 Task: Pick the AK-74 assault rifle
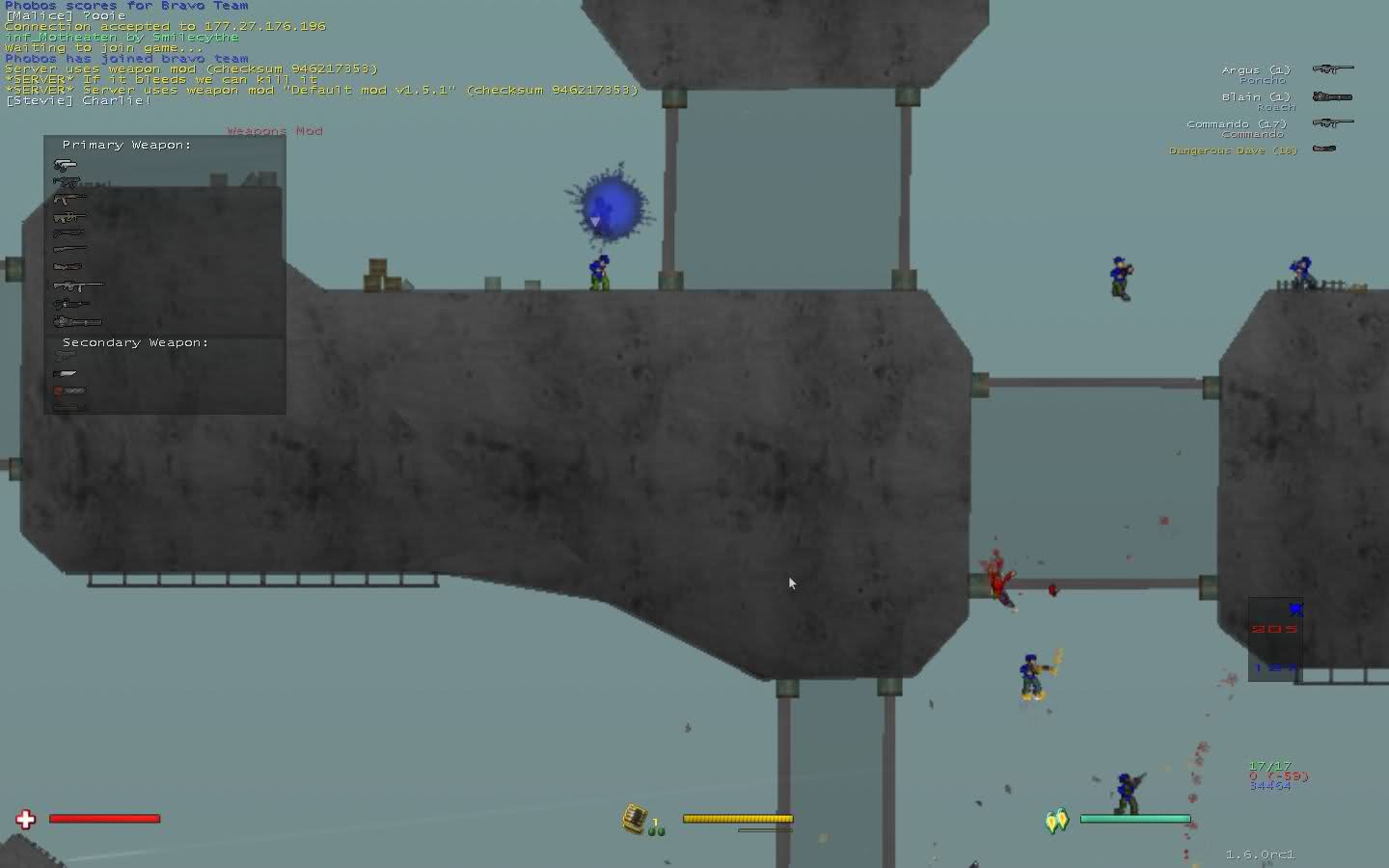[69, 200]
